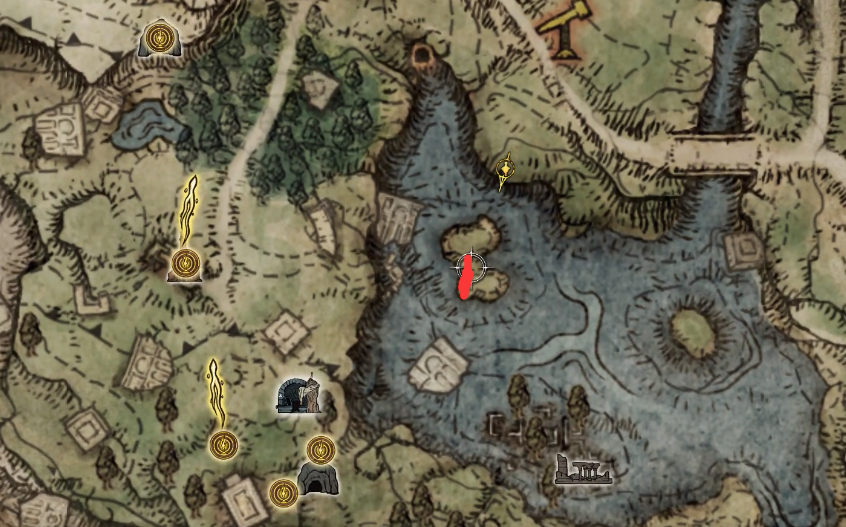
Task: Select the ruined columns landmark icon
Action: [x=583, y=469]
